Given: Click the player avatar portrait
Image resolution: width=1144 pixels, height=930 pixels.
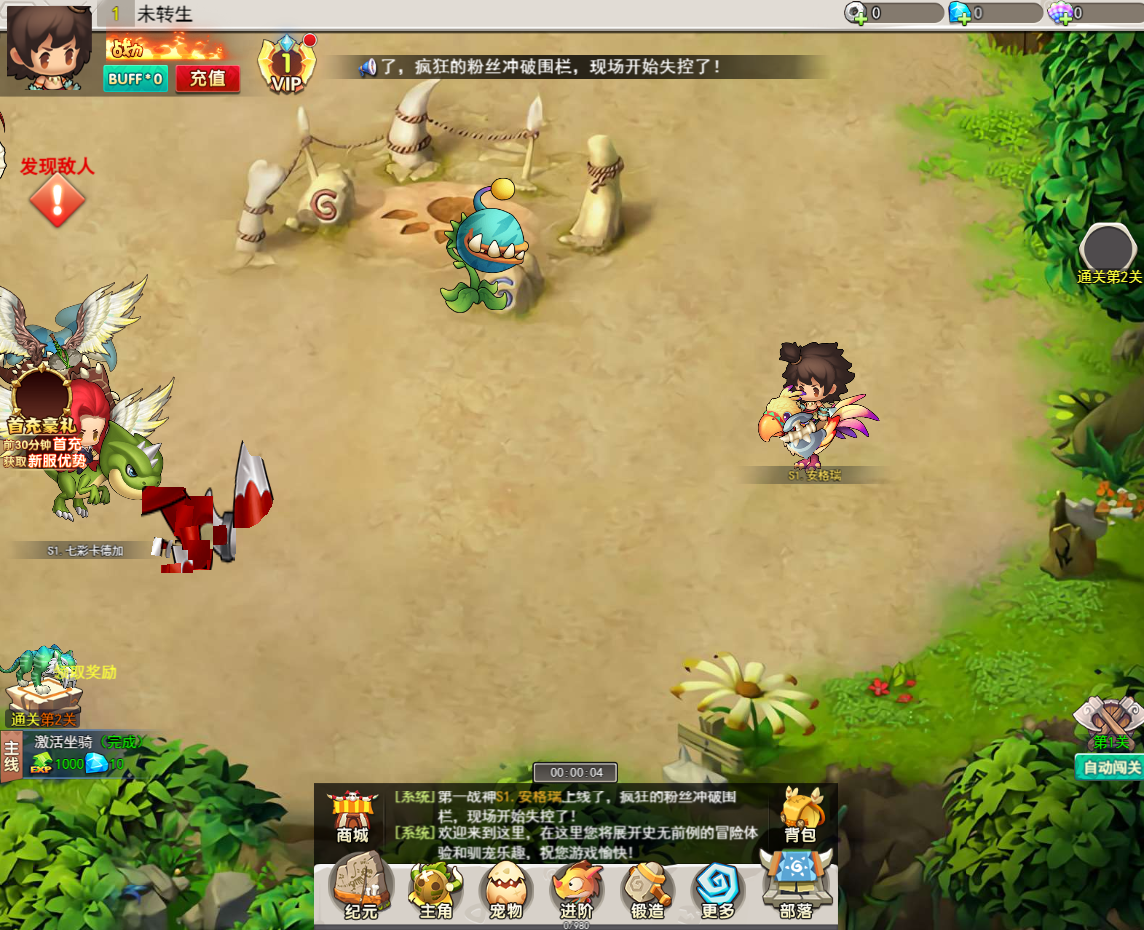Looking at the screenshot, I should pos(48,47).
